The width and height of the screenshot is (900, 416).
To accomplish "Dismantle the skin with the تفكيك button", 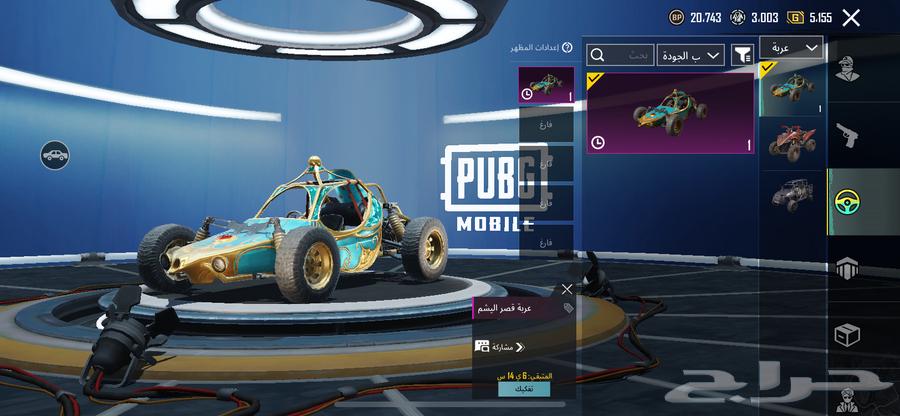I will 523,389.
